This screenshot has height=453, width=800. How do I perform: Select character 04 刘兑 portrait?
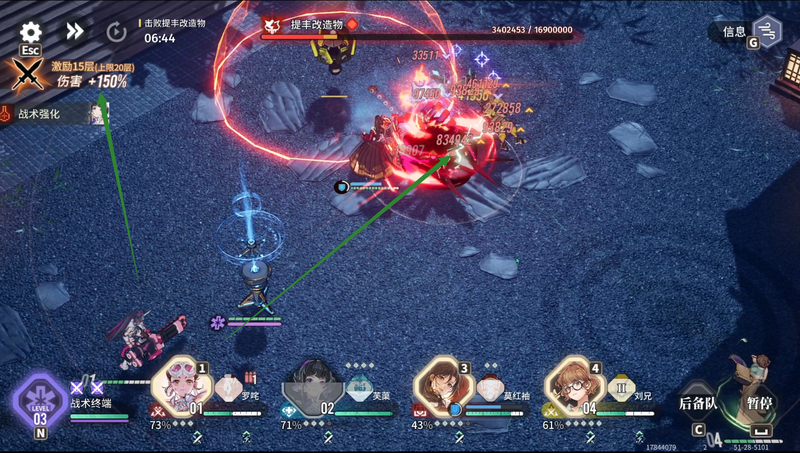[576, 384]
